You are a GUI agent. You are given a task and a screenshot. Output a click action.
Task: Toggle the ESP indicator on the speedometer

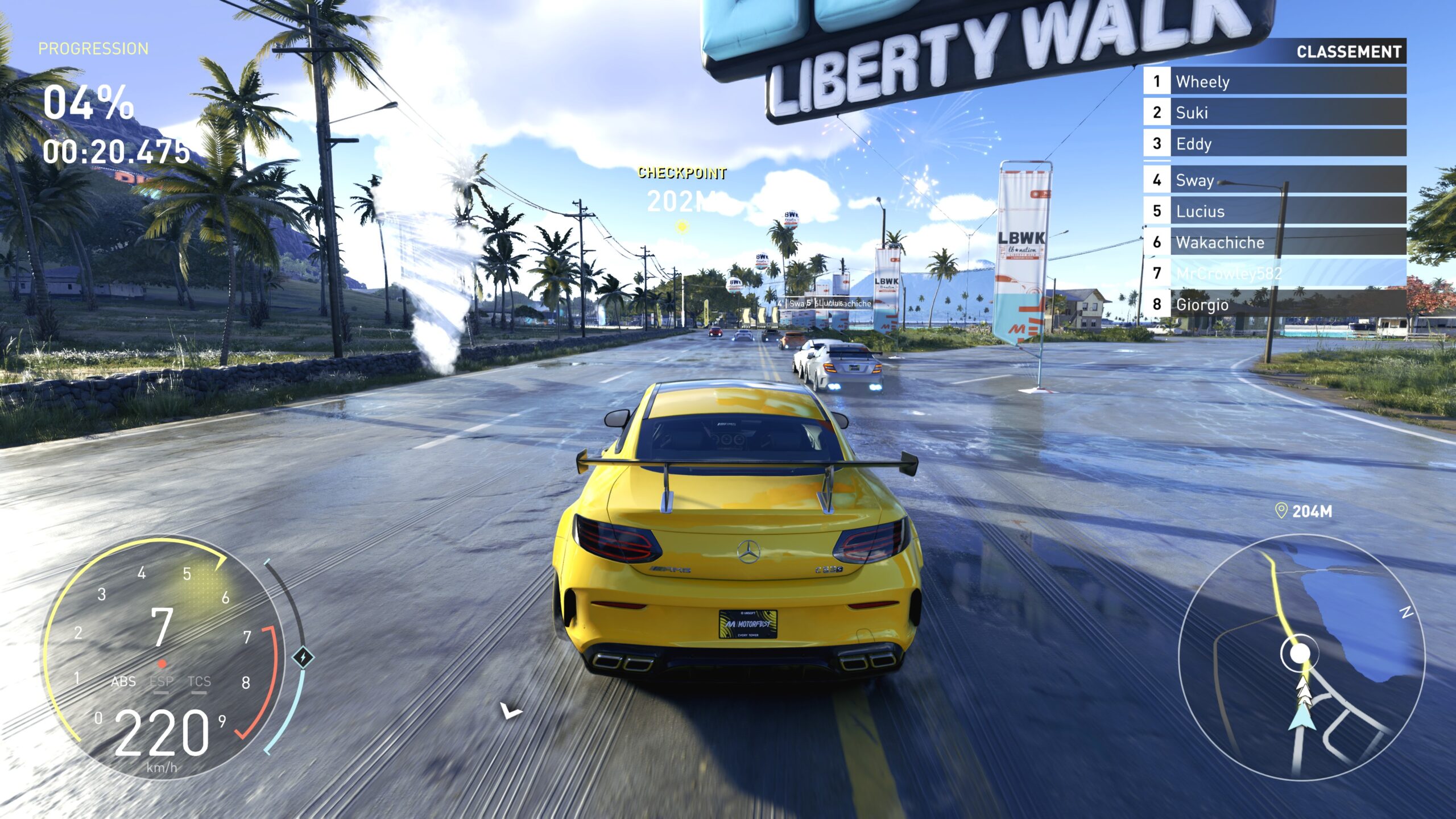click(161, 682)
